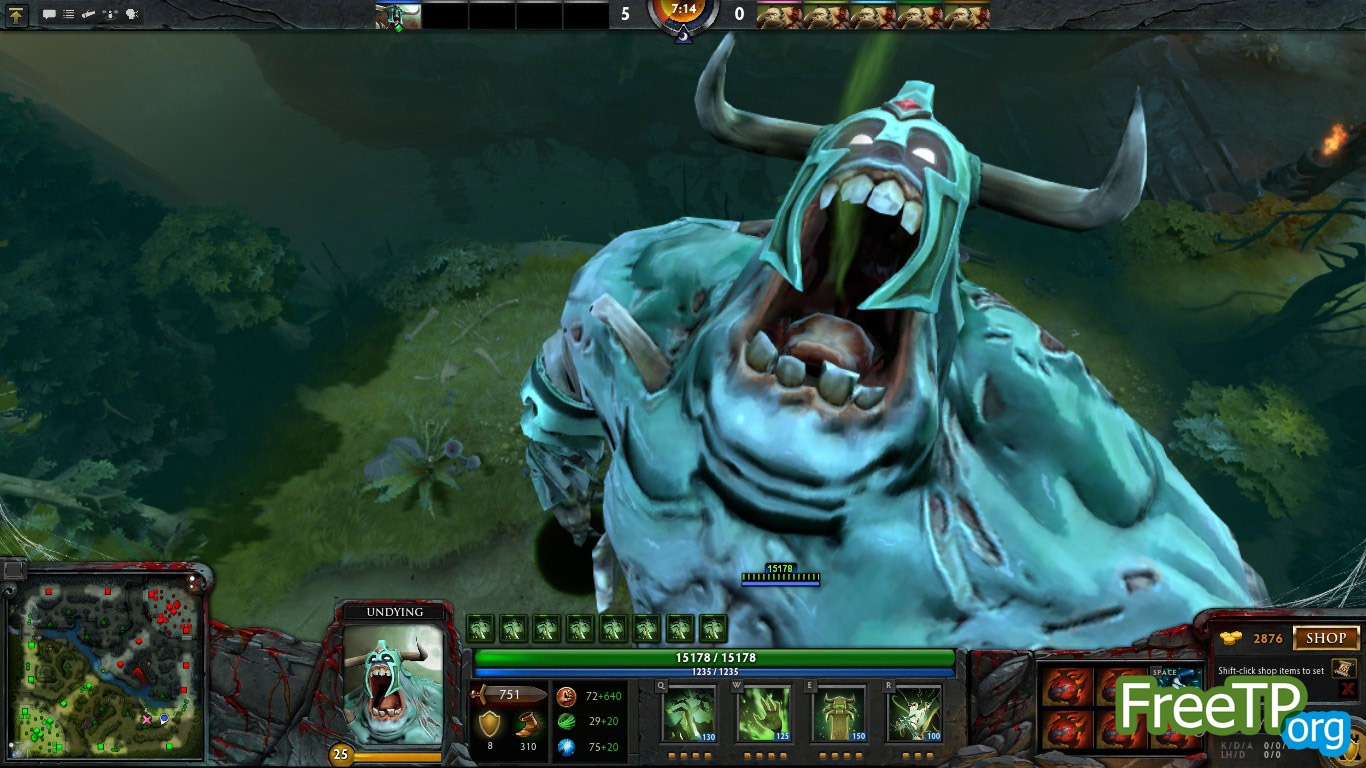Click the chat speech bubble icon
Image resolution: width=1366 pixels, height=768 pixels.
[49, 15]
